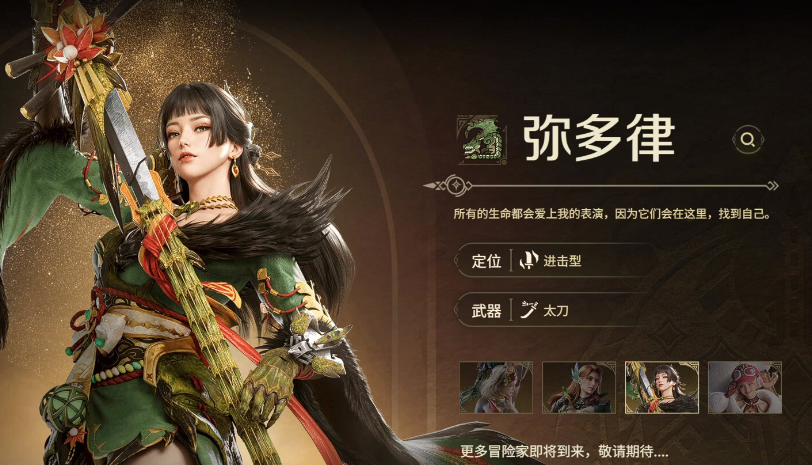812x465 pixels.
Task: Select the black-haired 弥多律 portrait thumbnail
Action: coord(661,388)
